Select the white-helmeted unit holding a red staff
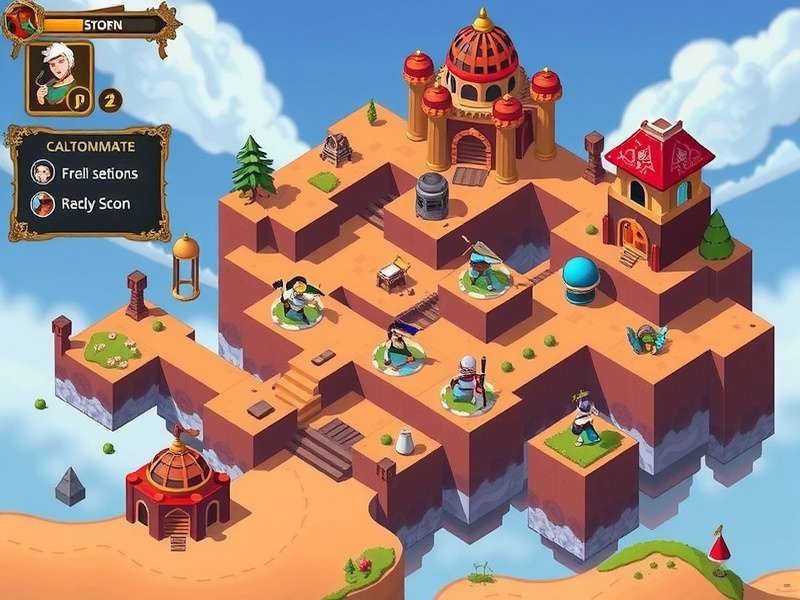This screenshot has height=600, width=800. click(x=467, y=382)
